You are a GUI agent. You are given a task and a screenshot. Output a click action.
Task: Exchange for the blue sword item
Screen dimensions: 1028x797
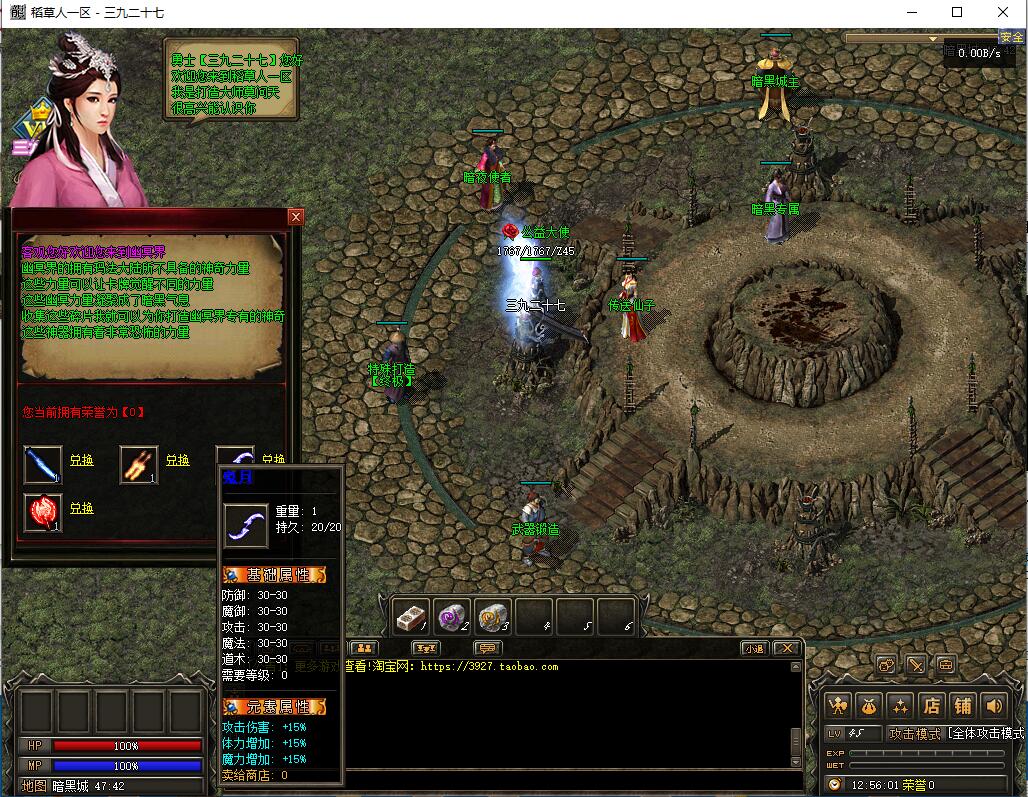tap(81, 460)
